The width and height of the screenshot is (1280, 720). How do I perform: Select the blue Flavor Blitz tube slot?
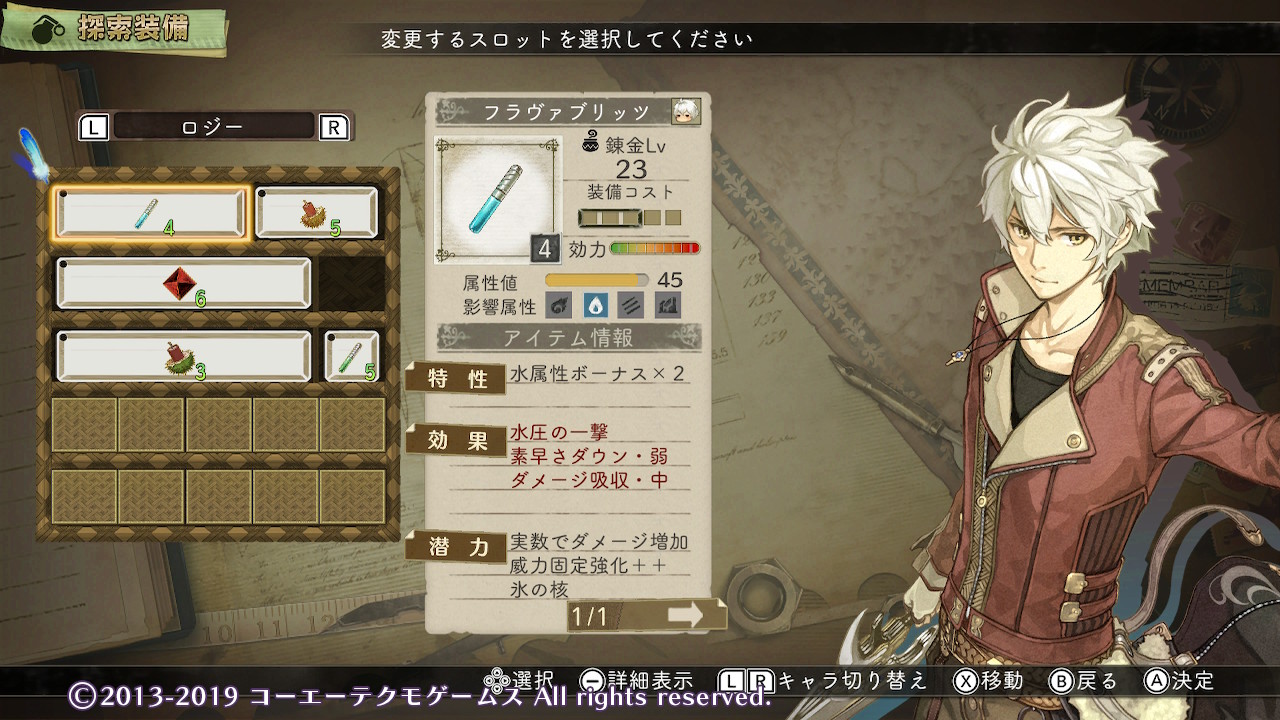[150, 213]
